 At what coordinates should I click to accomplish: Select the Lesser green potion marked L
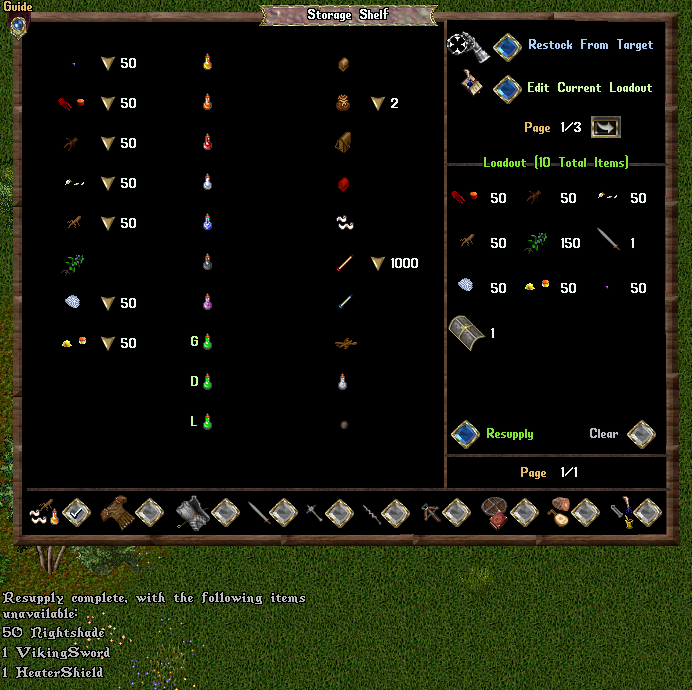coord(208,422)
